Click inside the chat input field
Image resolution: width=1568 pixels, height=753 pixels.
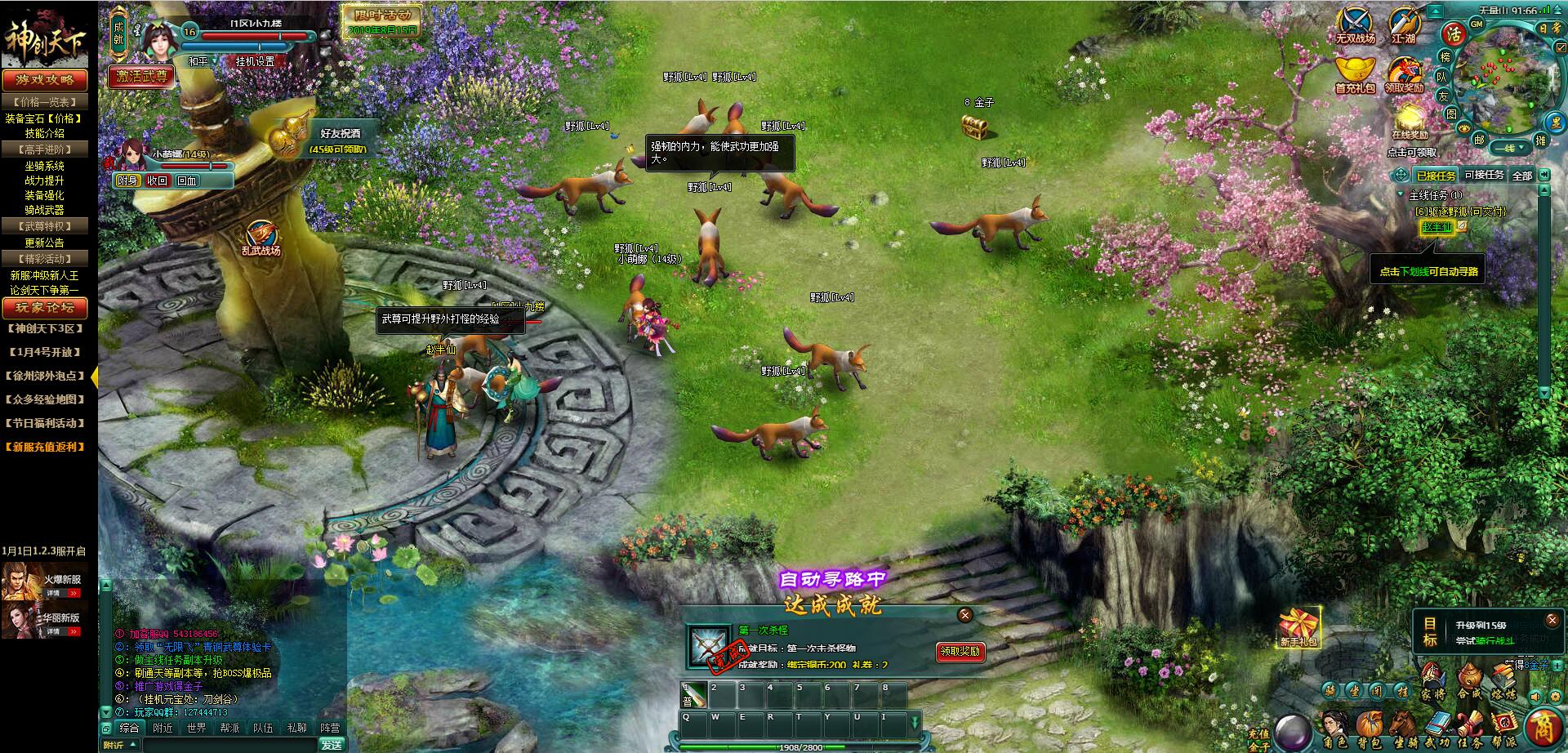click(x=231, y=743)
